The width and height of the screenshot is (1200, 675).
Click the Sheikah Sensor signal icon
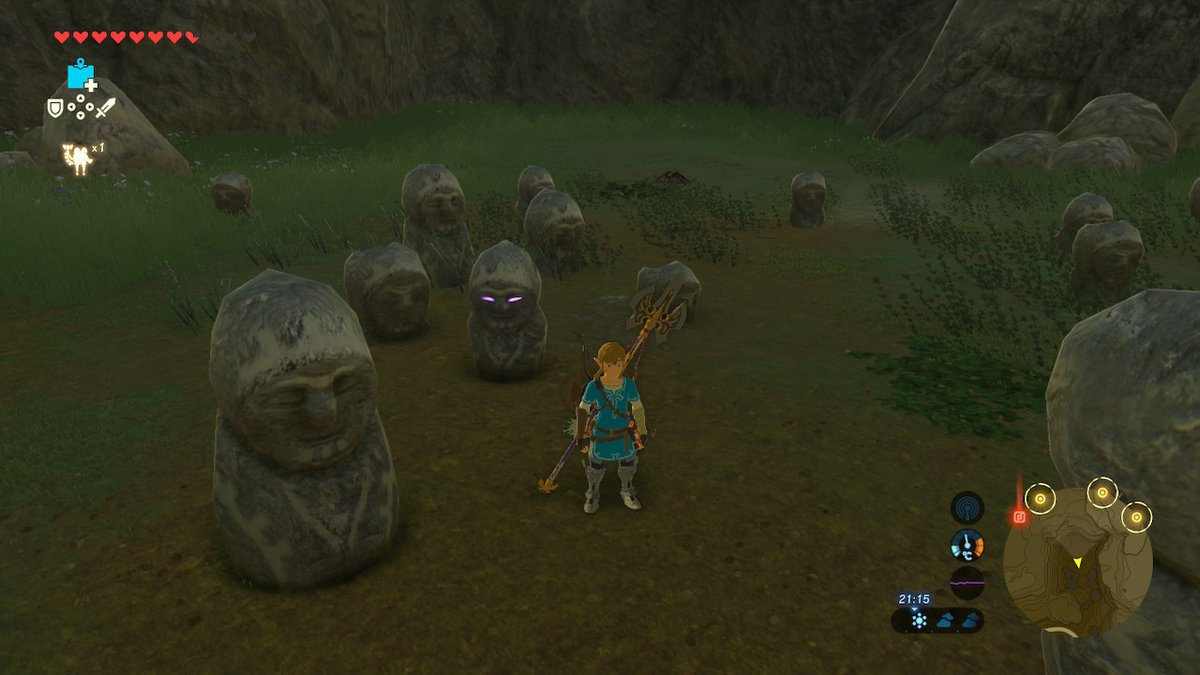point(967,507)
